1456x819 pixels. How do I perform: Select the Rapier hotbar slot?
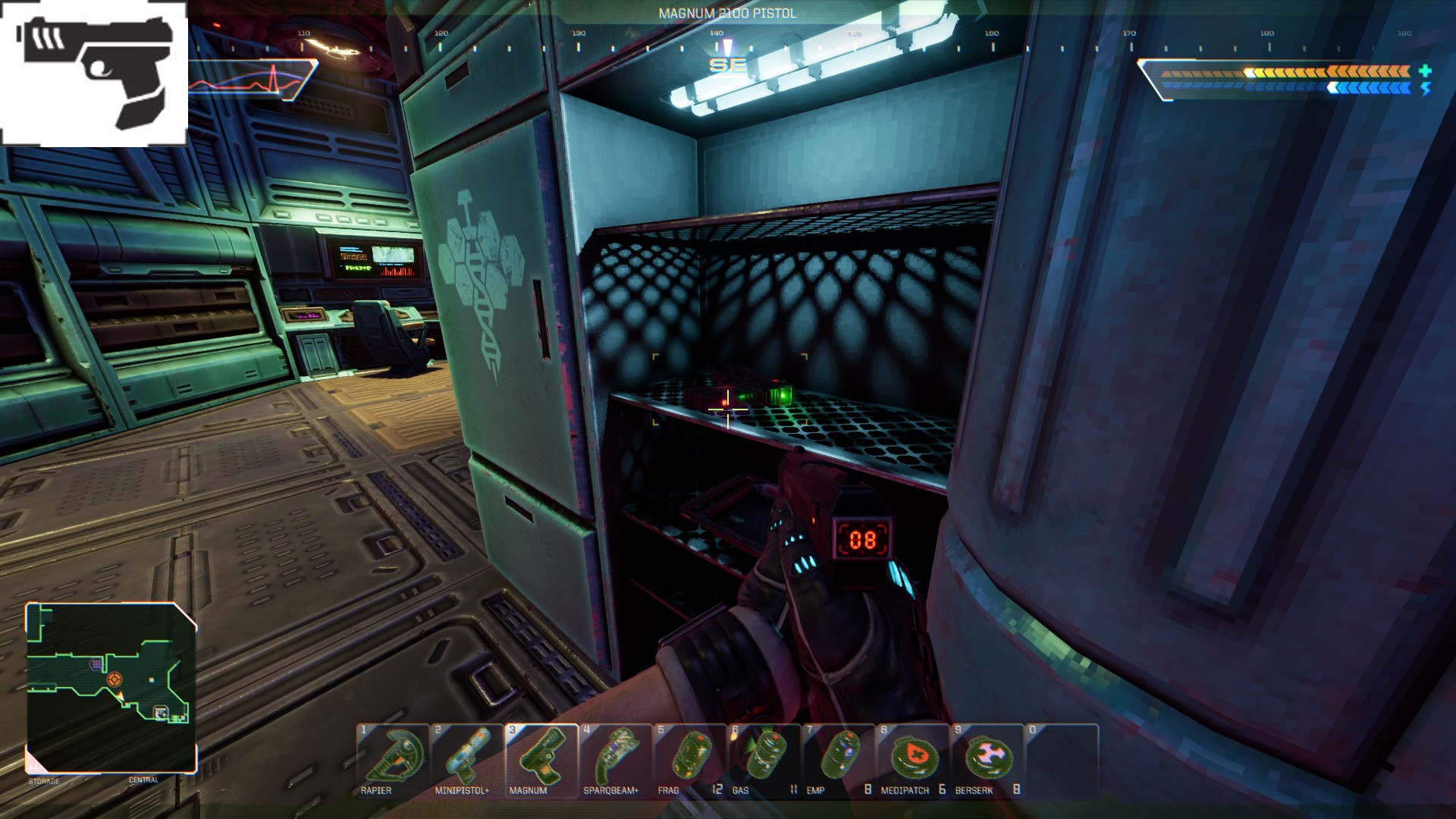[x=392, y=759]
